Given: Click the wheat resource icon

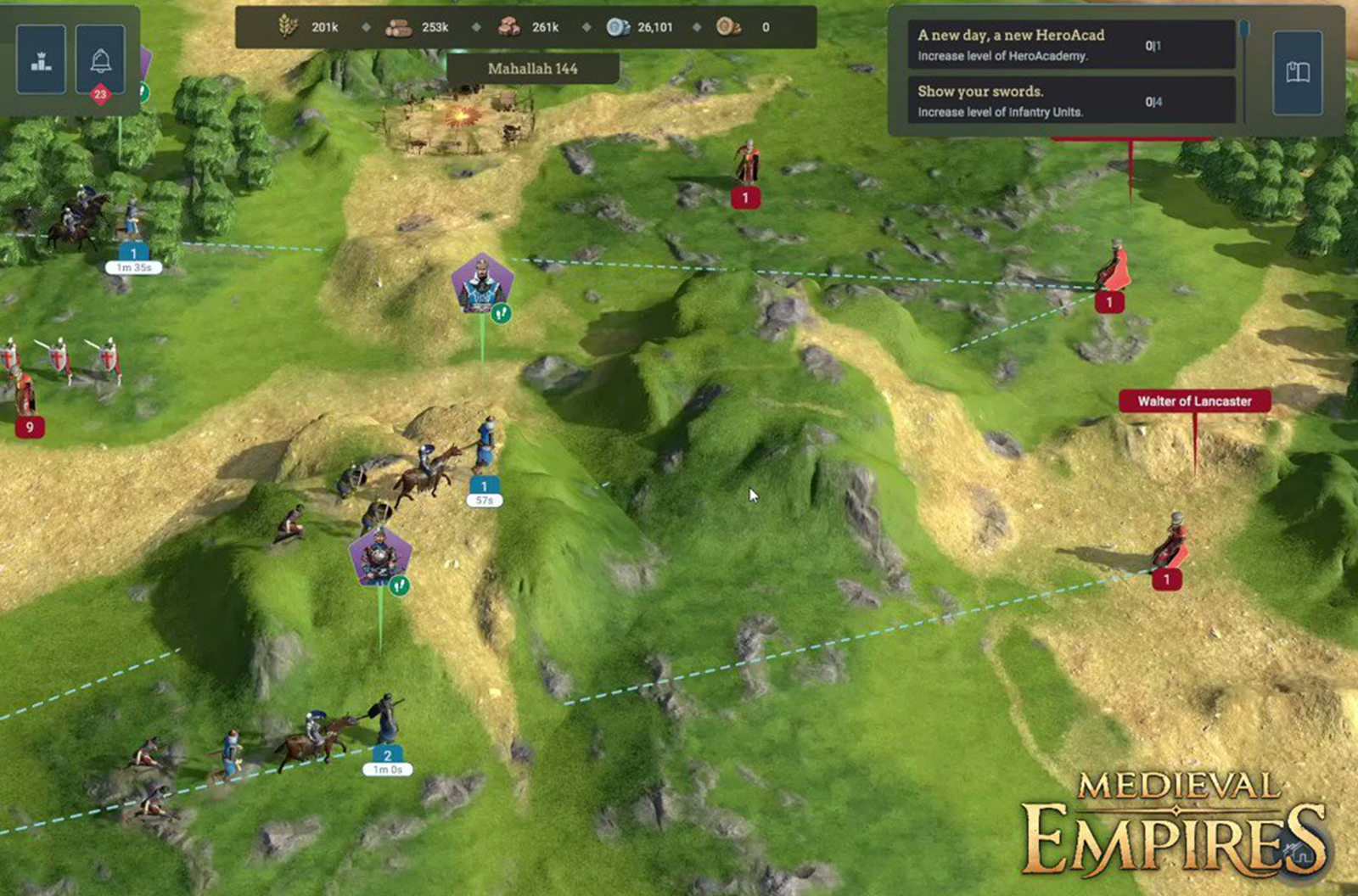Looking at the screenshot, I should (x=287, y=26).
